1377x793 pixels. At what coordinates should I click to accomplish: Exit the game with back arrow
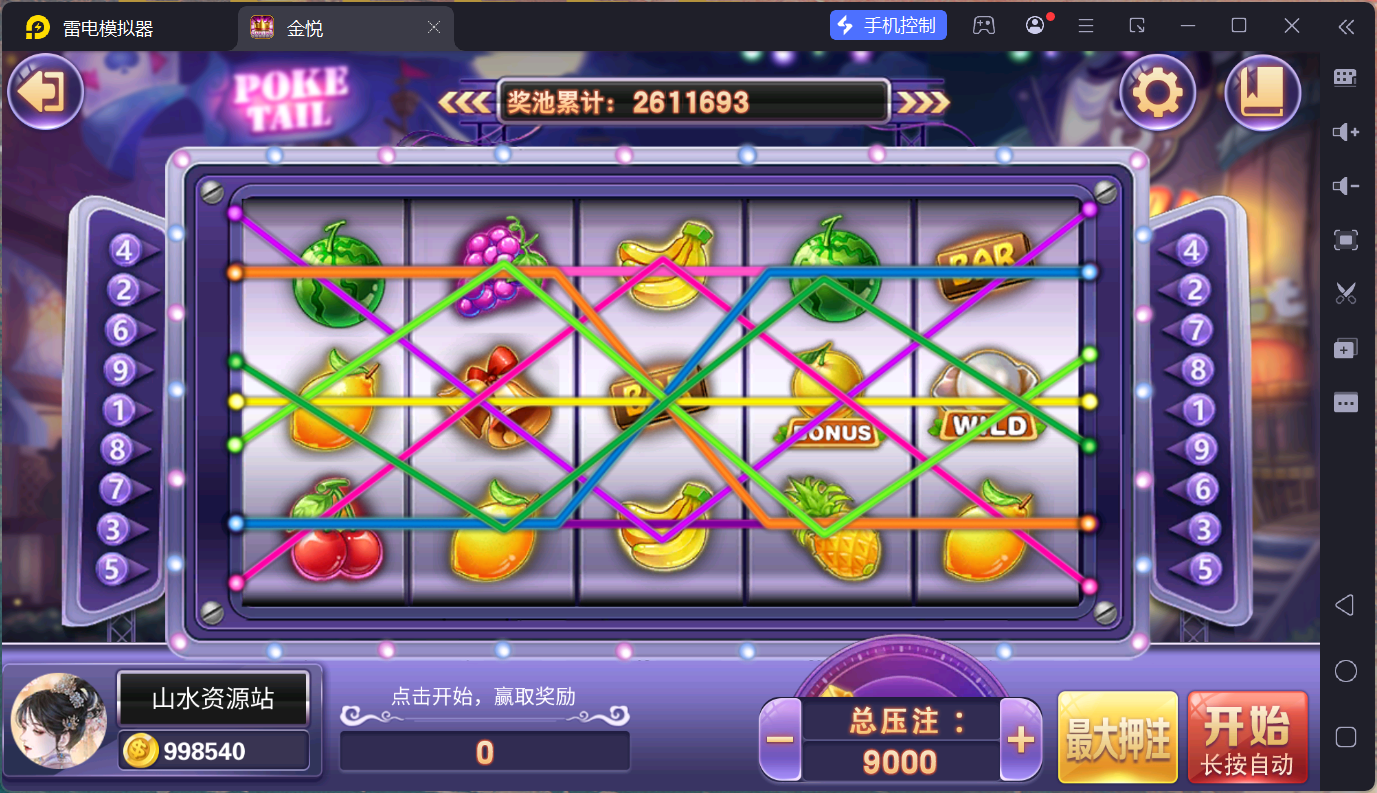[x=45, y=93]
